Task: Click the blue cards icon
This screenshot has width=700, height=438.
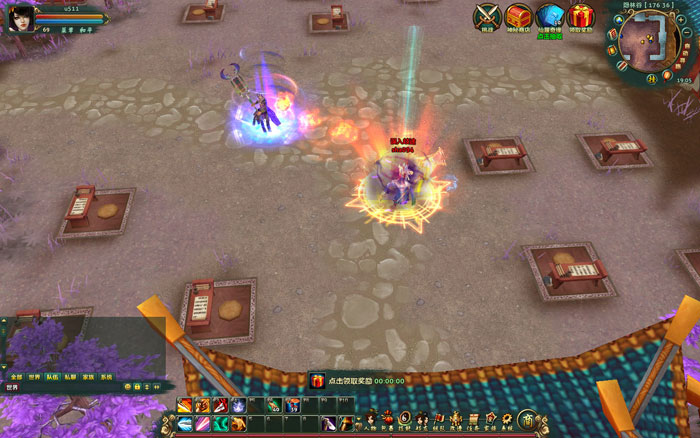Action: (549, 17)
